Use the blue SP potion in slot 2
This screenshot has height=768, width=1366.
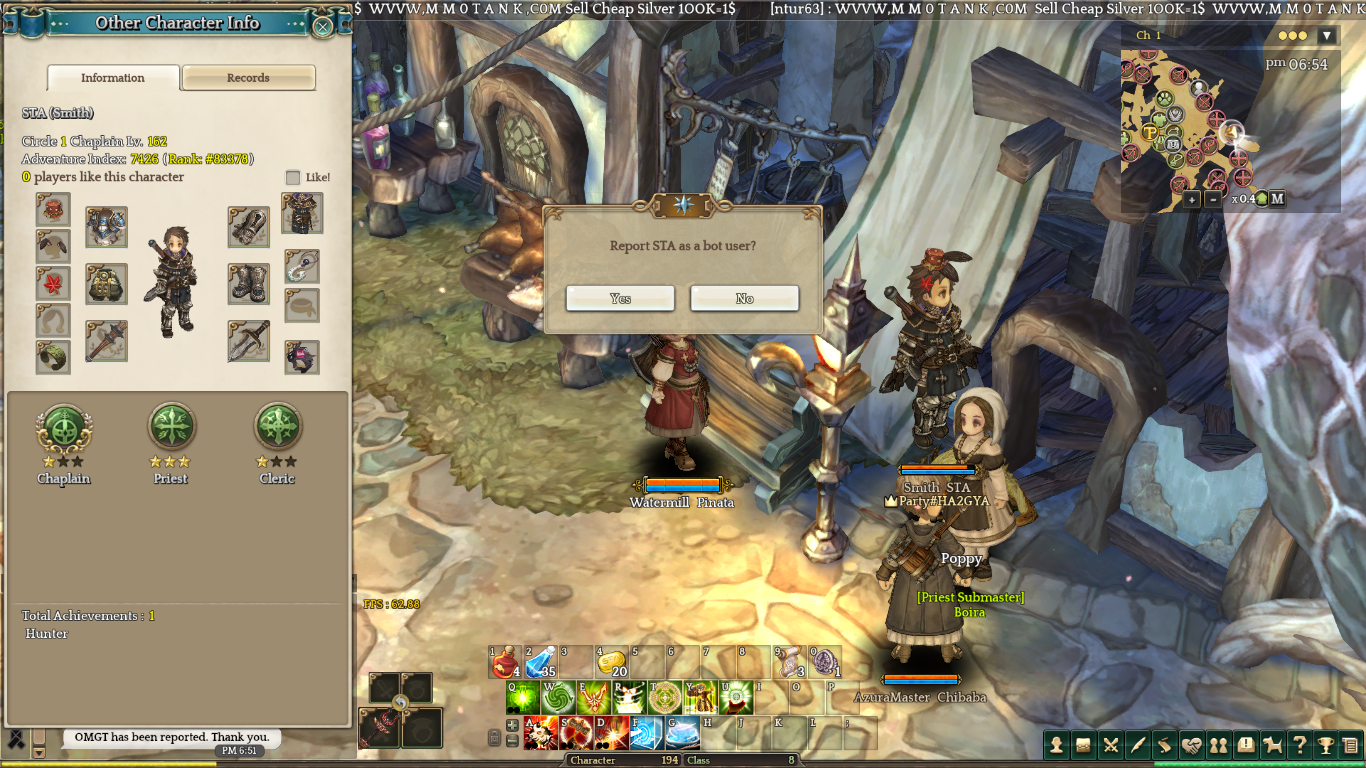click(x=540, y=662)
